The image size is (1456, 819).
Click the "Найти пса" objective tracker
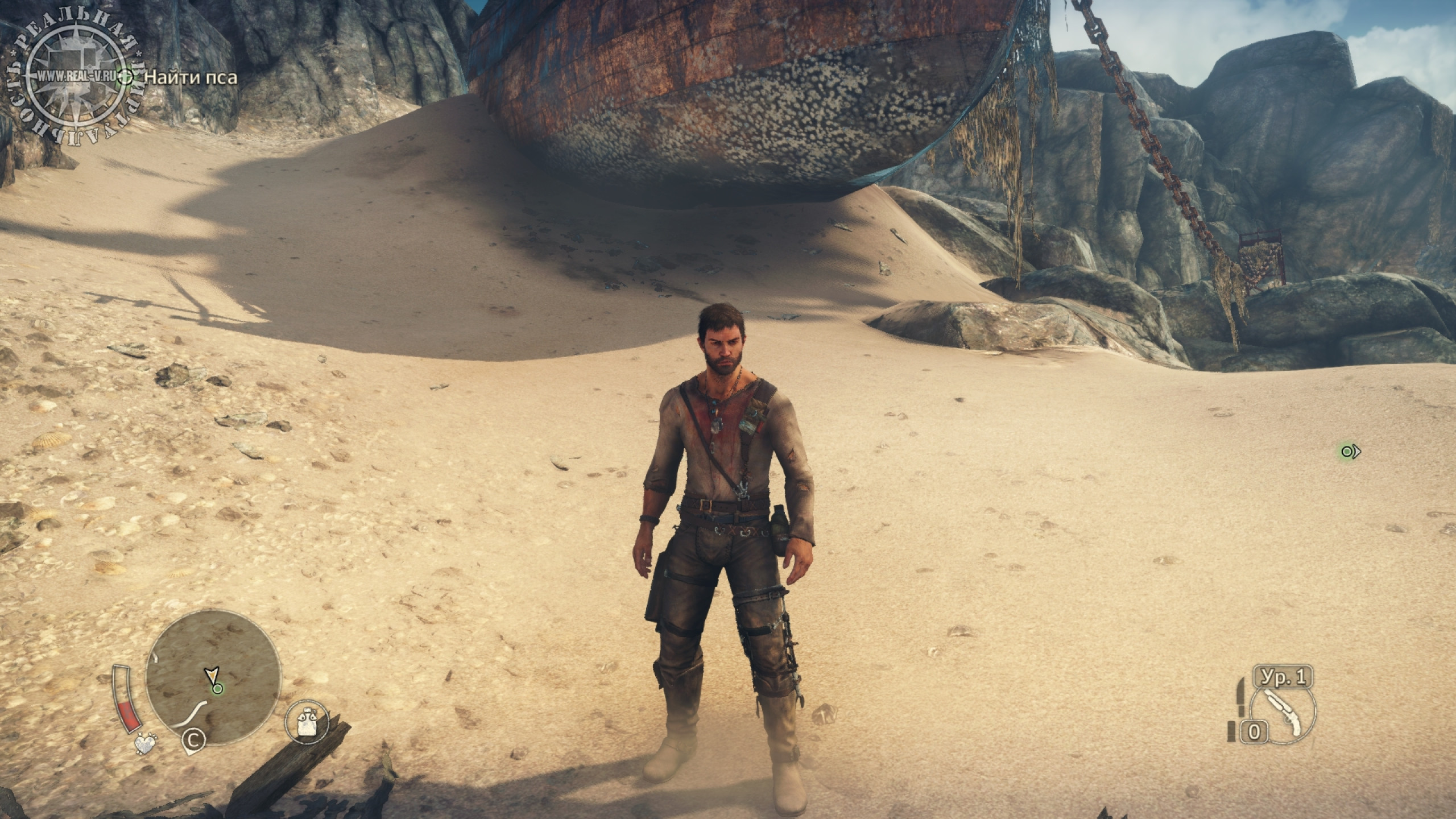tap(190, 78)
